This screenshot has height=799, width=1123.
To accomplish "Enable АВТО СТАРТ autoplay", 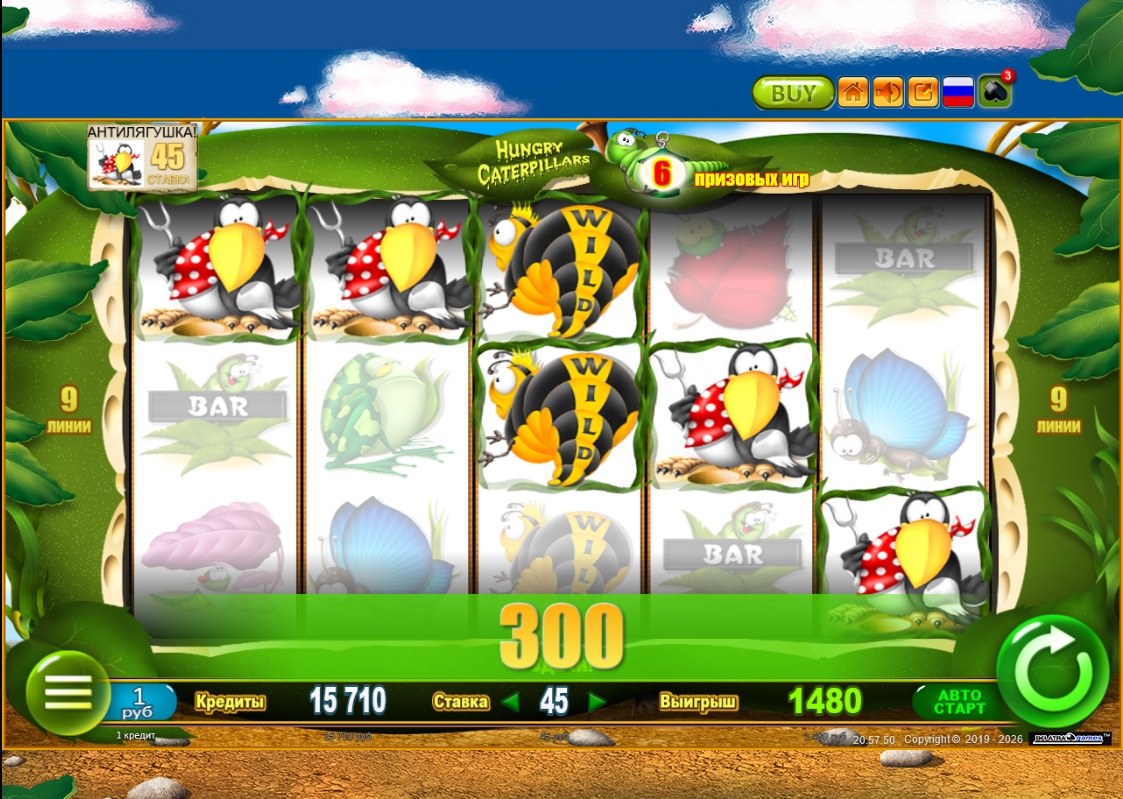I will pyautogui.click(x=958, y=701).
